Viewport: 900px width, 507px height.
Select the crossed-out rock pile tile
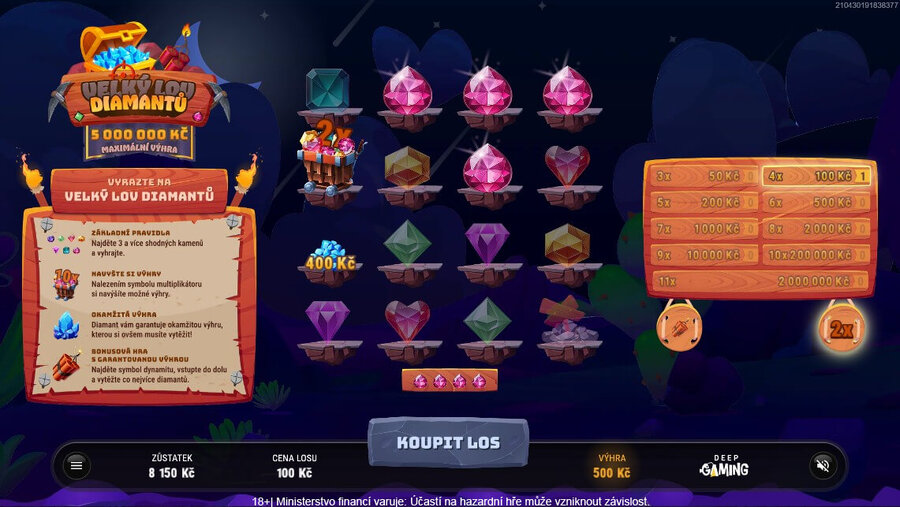(567, 322)
